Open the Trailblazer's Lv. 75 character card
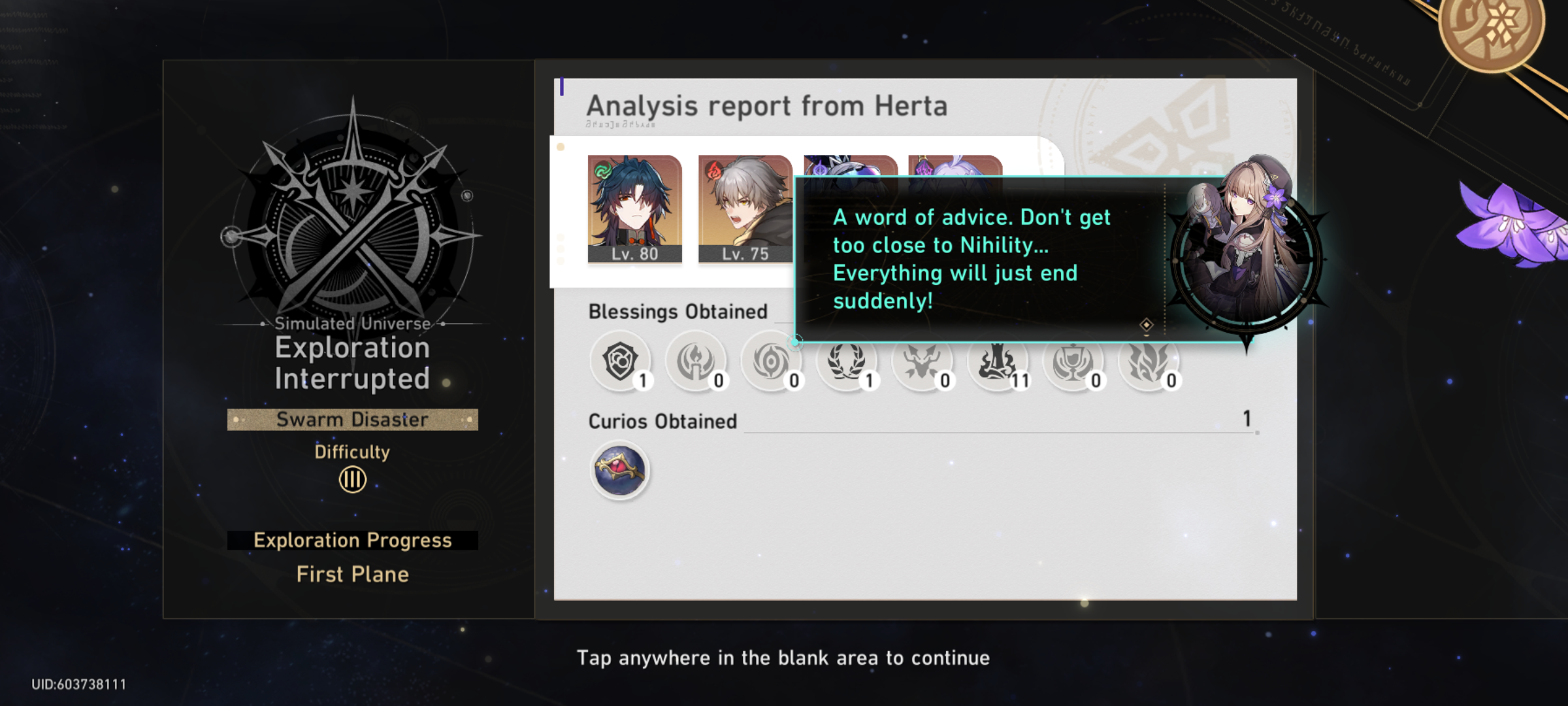The image size is (1568, 706). tap(745, 209)
